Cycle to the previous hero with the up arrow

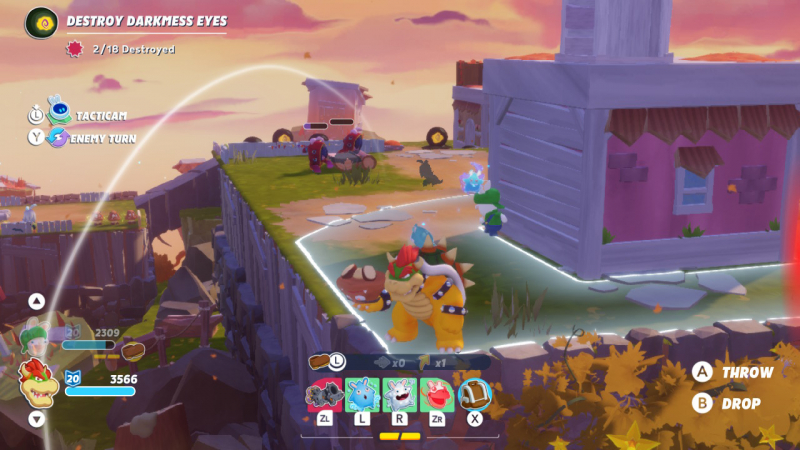click(x=37, y=300)
